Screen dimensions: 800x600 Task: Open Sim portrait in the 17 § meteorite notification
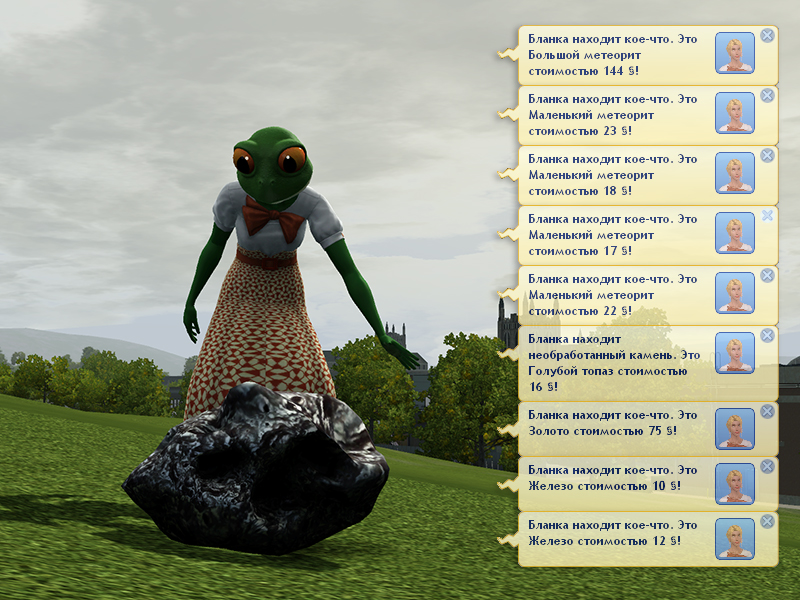[x=735, y=233]
